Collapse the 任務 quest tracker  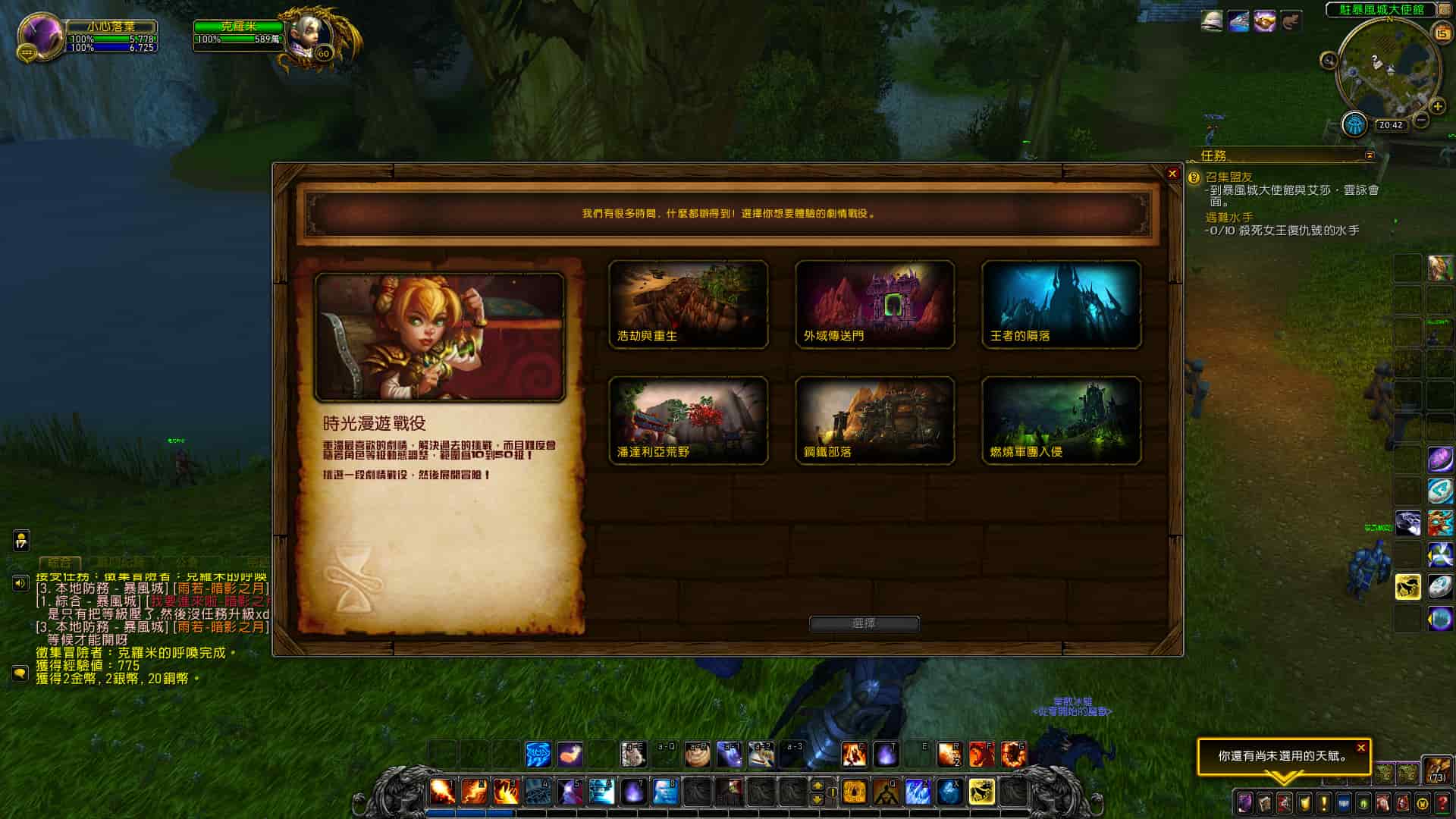coord(1370,155)
